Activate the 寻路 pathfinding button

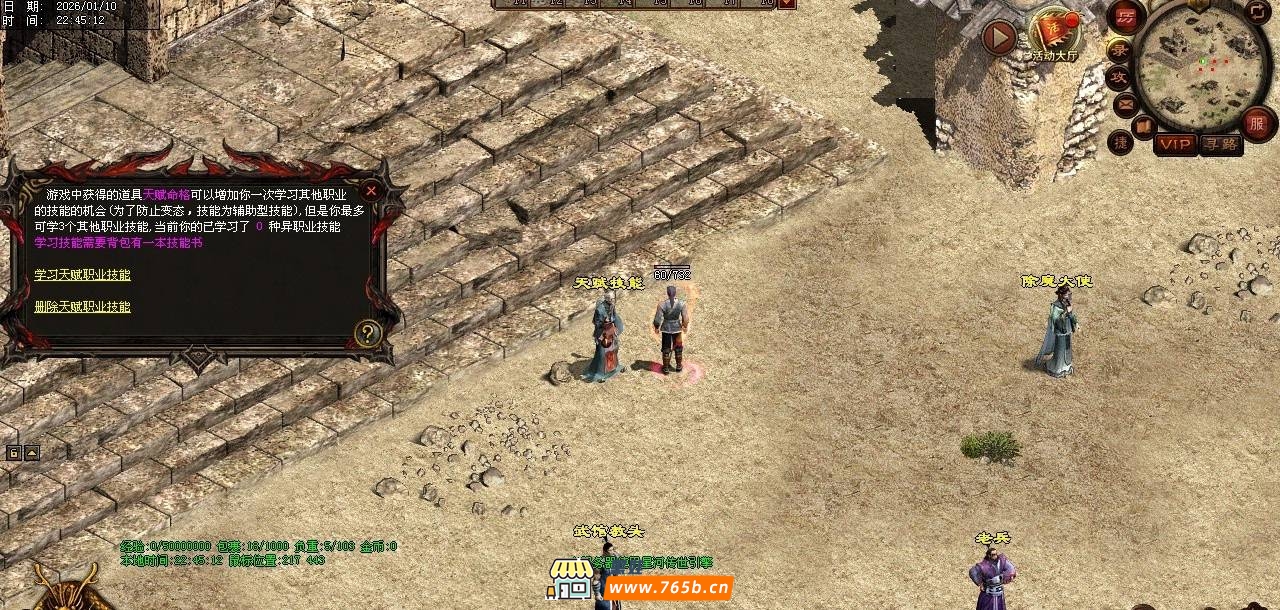click(x=1220, y=144)
